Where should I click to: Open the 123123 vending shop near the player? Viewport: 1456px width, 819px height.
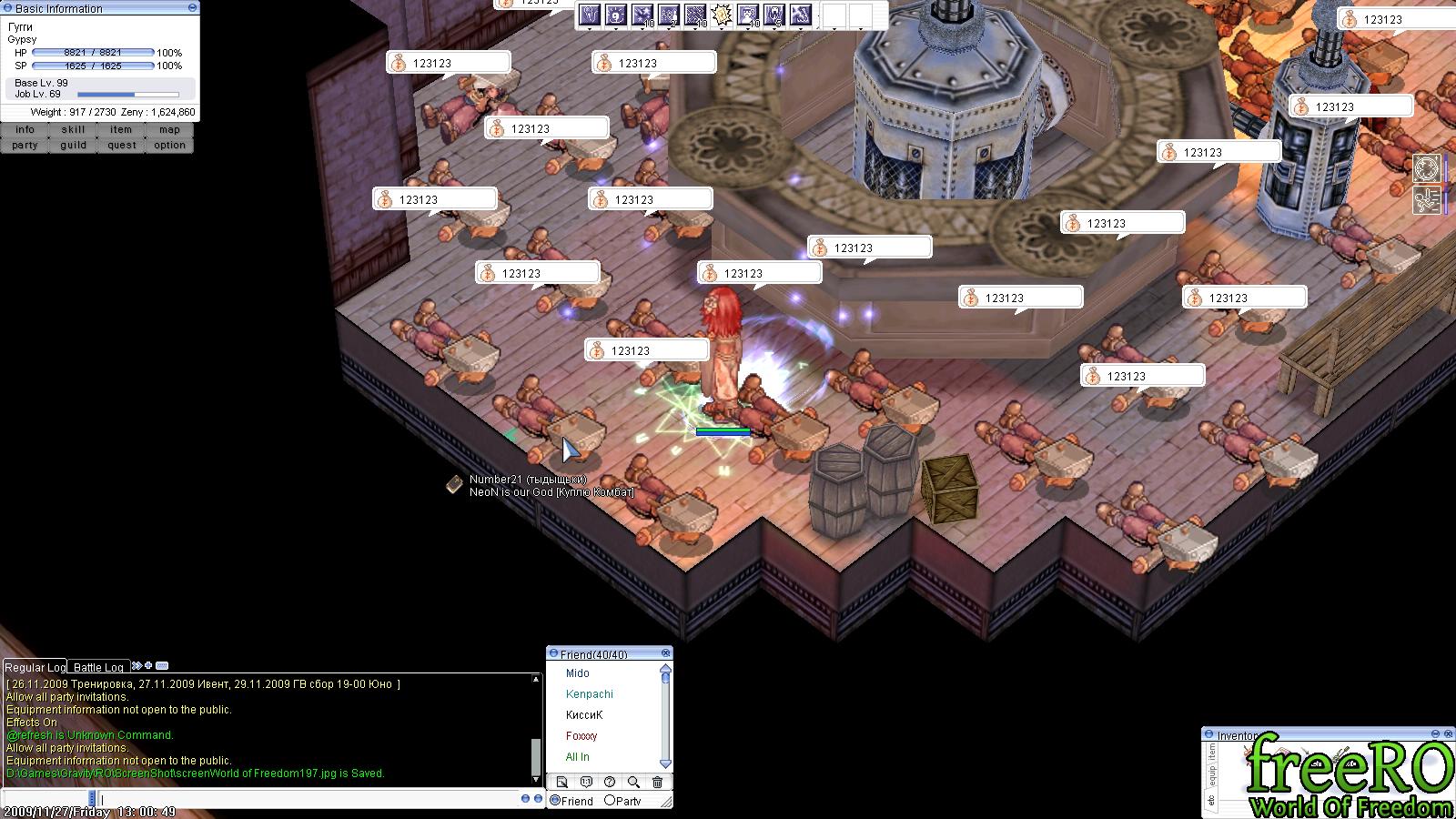[646, 350]
